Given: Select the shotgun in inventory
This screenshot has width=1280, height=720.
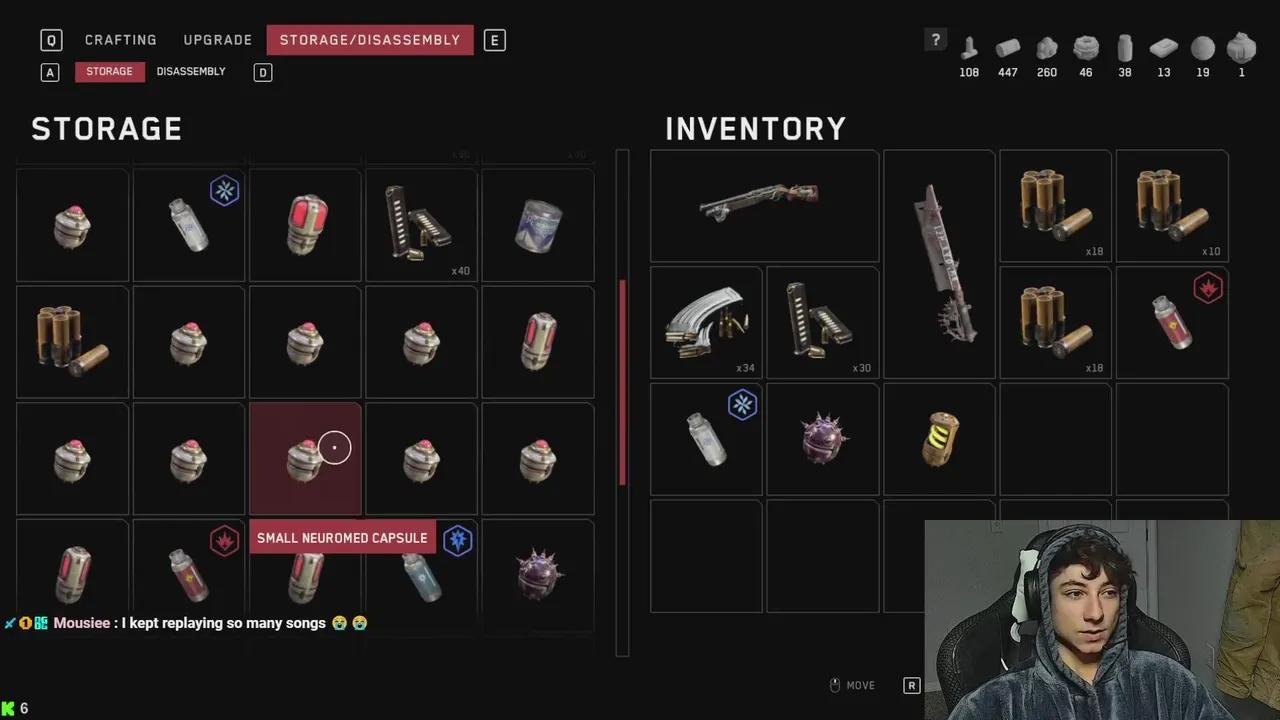Looking at the screenshot, I should 764,205.
